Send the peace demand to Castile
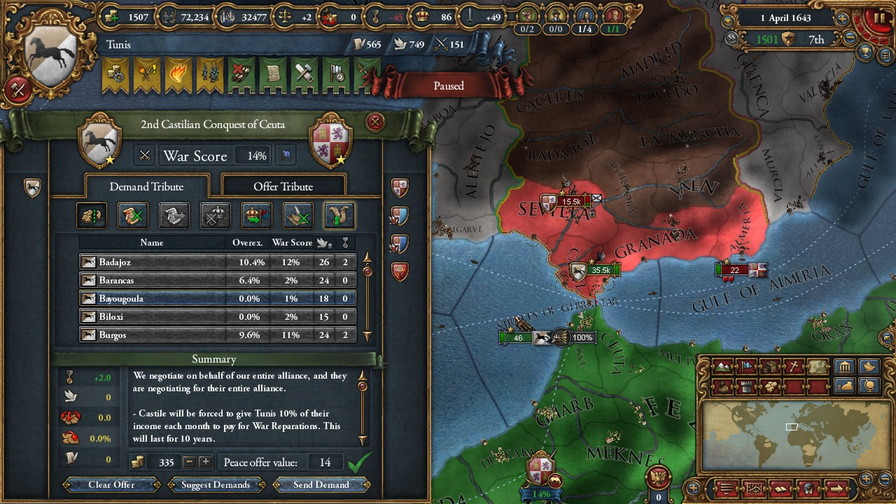The height and width of the screenshot is (504, 896). coord(321,485)
